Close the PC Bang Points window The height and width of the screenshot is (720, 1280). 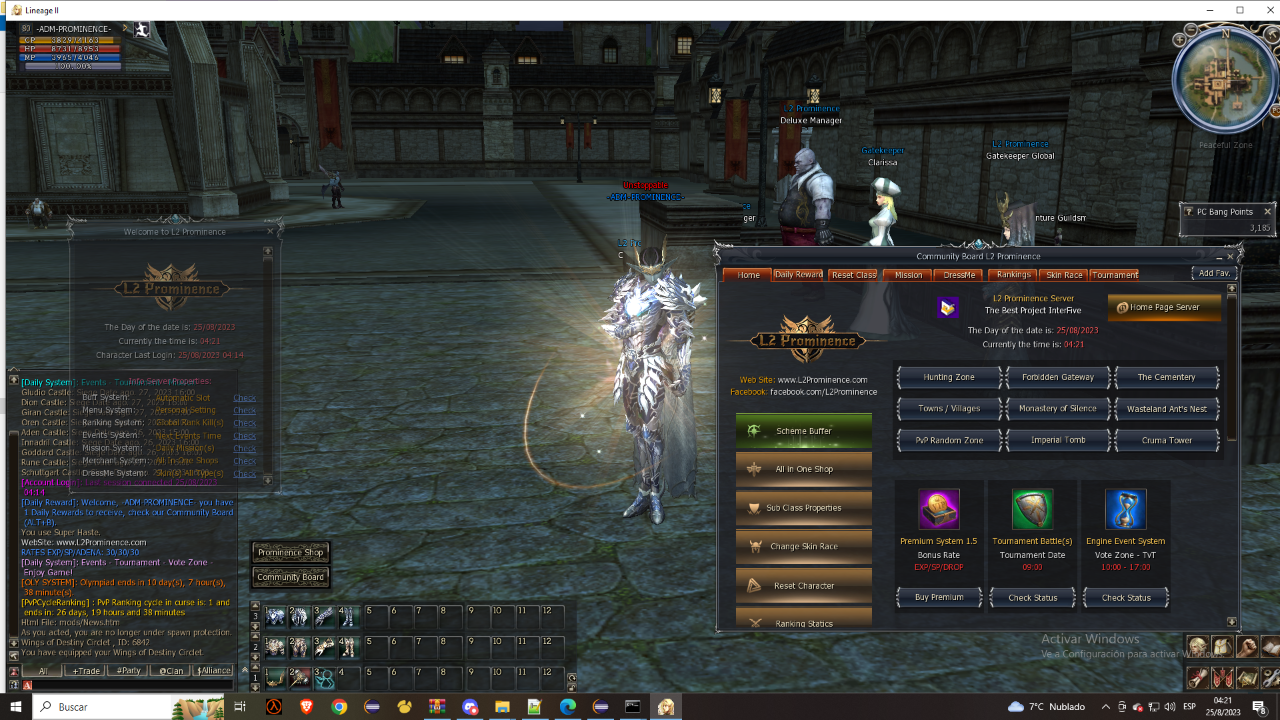click(1267, 212)
